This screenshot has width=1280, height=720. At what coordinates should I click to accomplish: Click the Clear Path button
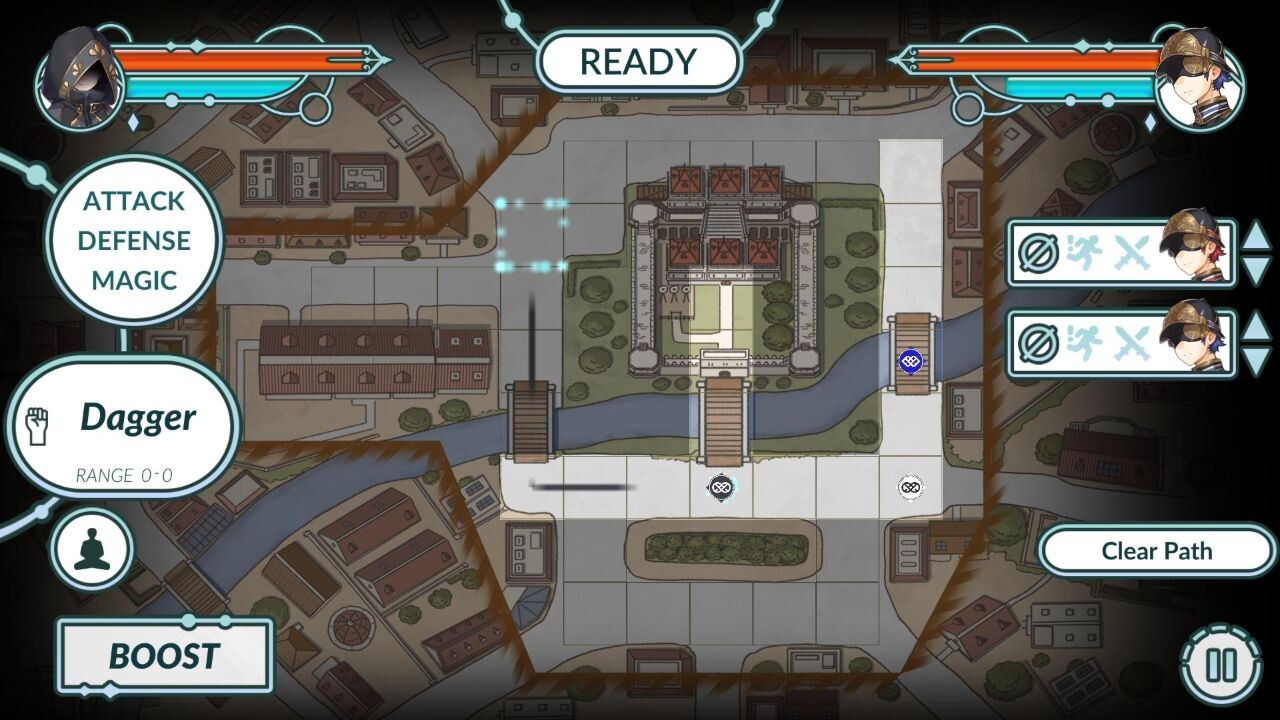pos(1155,550)
